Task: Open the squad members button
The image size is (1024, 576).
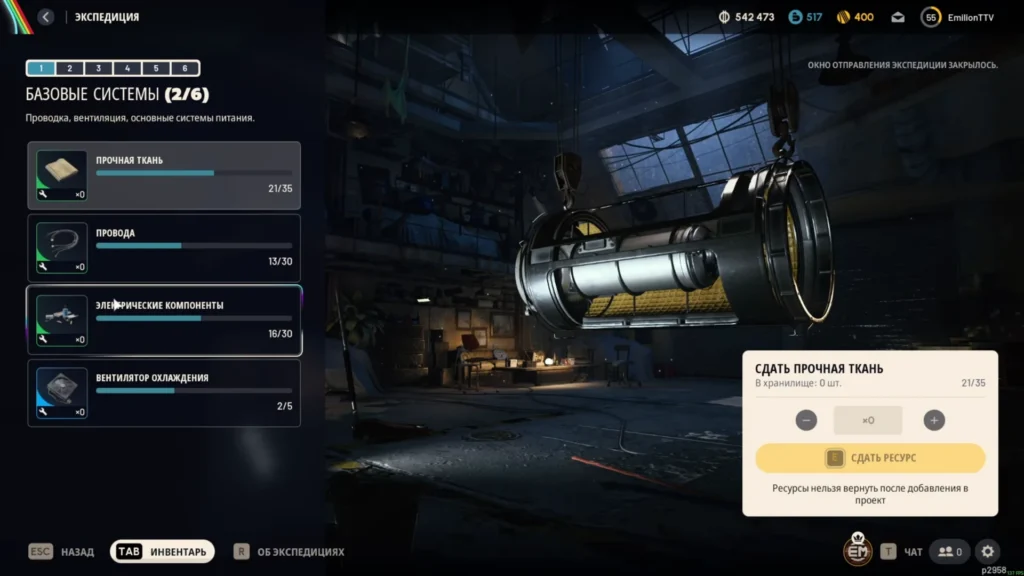Action: (x=949, y=551)
